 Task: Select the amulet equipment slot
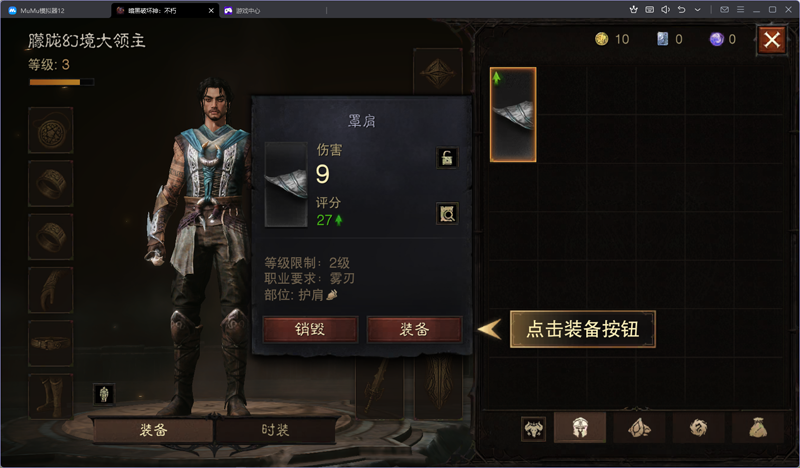click(50, 131)
